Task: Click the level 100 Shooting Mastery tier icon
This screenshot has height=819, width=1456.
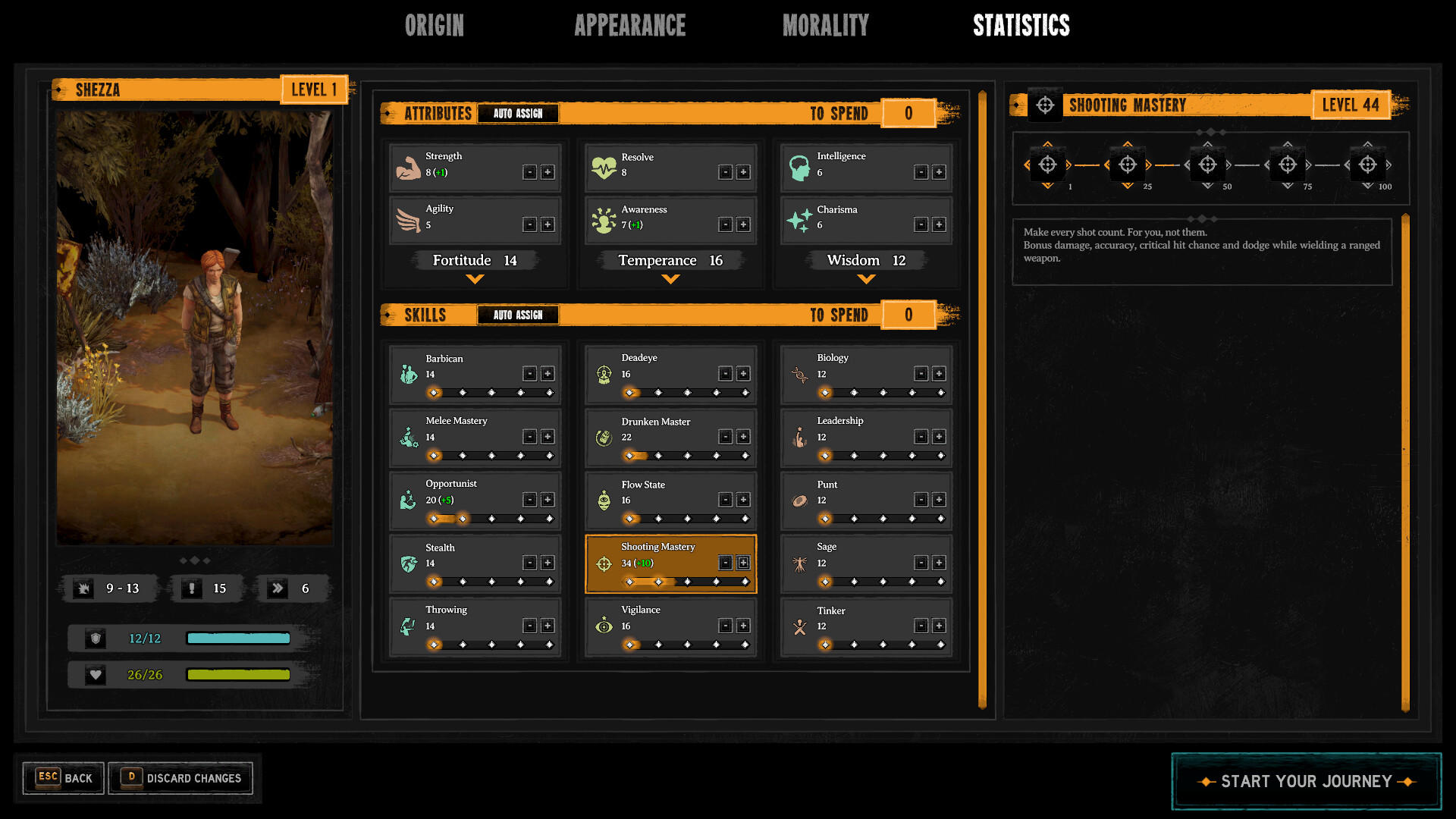Action: point(1367,162)
